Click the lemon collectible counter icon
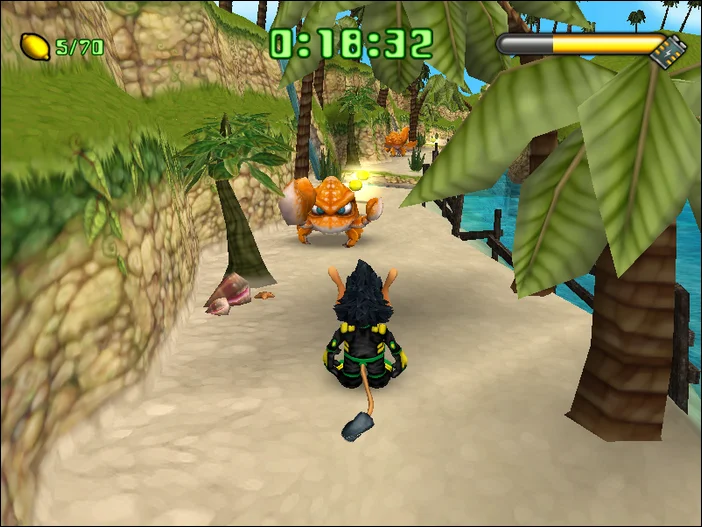Image resolution: width=702 pixels, height=527 pixels. click(x=34, y=46)
